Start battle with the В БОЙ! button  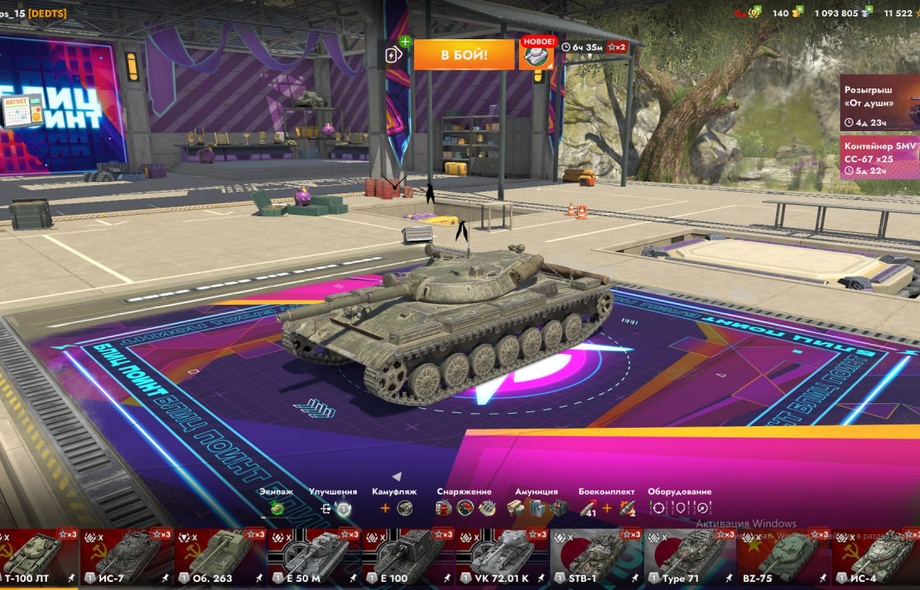463,54
